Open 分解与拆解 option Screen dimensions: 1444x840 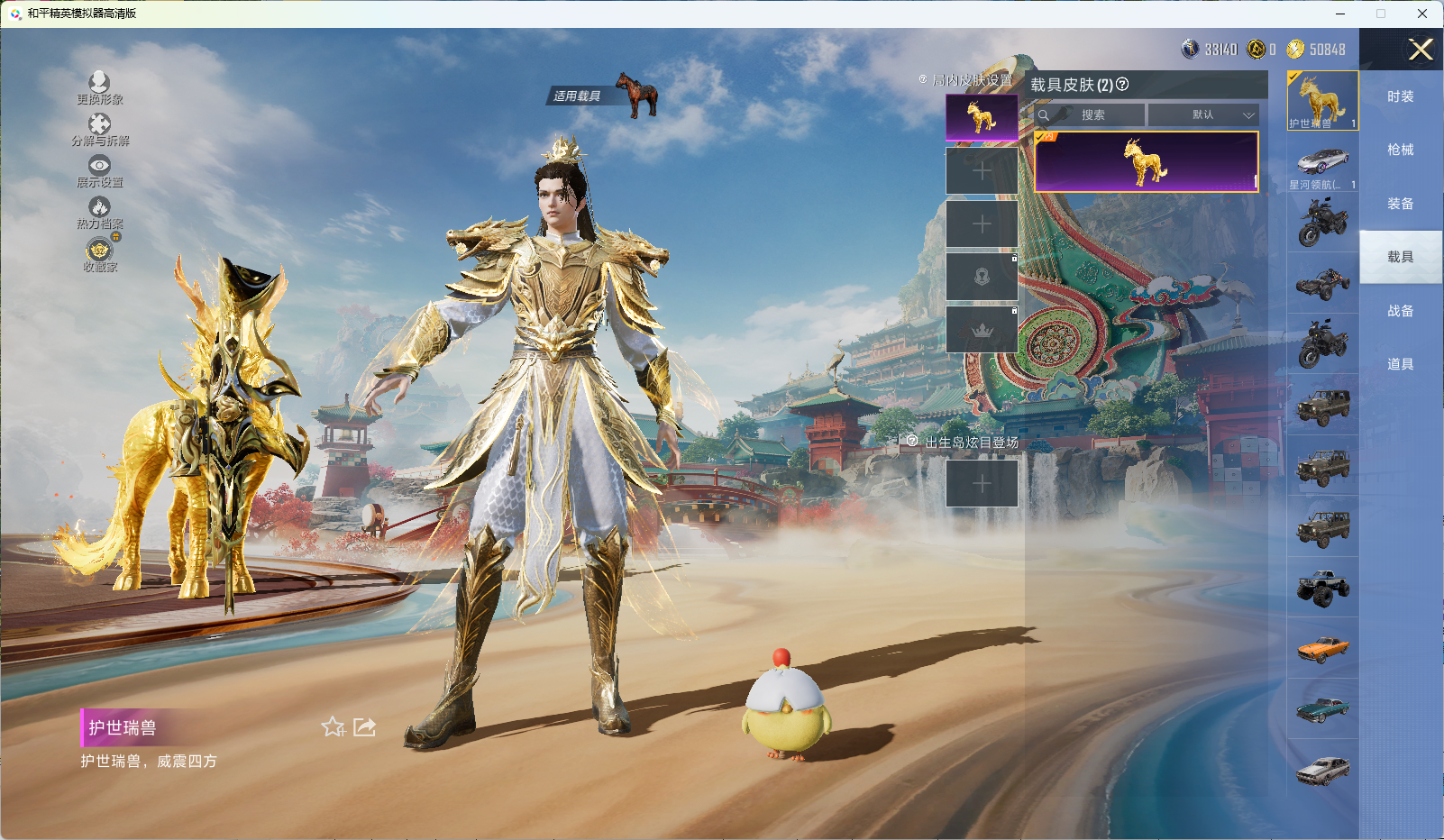coord(99,124)
